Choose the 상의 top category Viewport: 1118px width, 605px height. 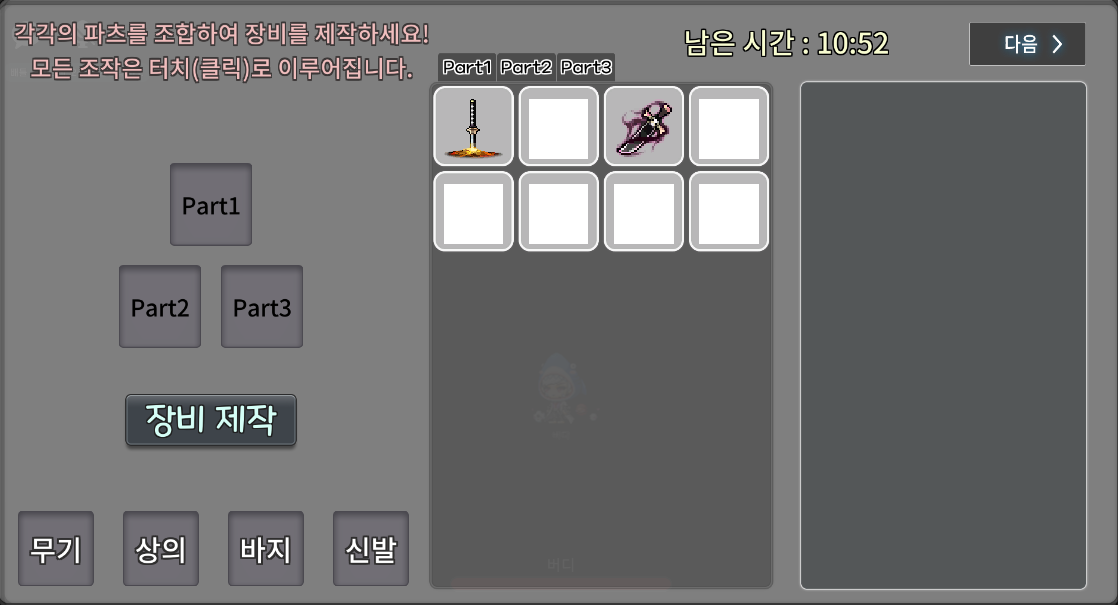pos(161,549)
